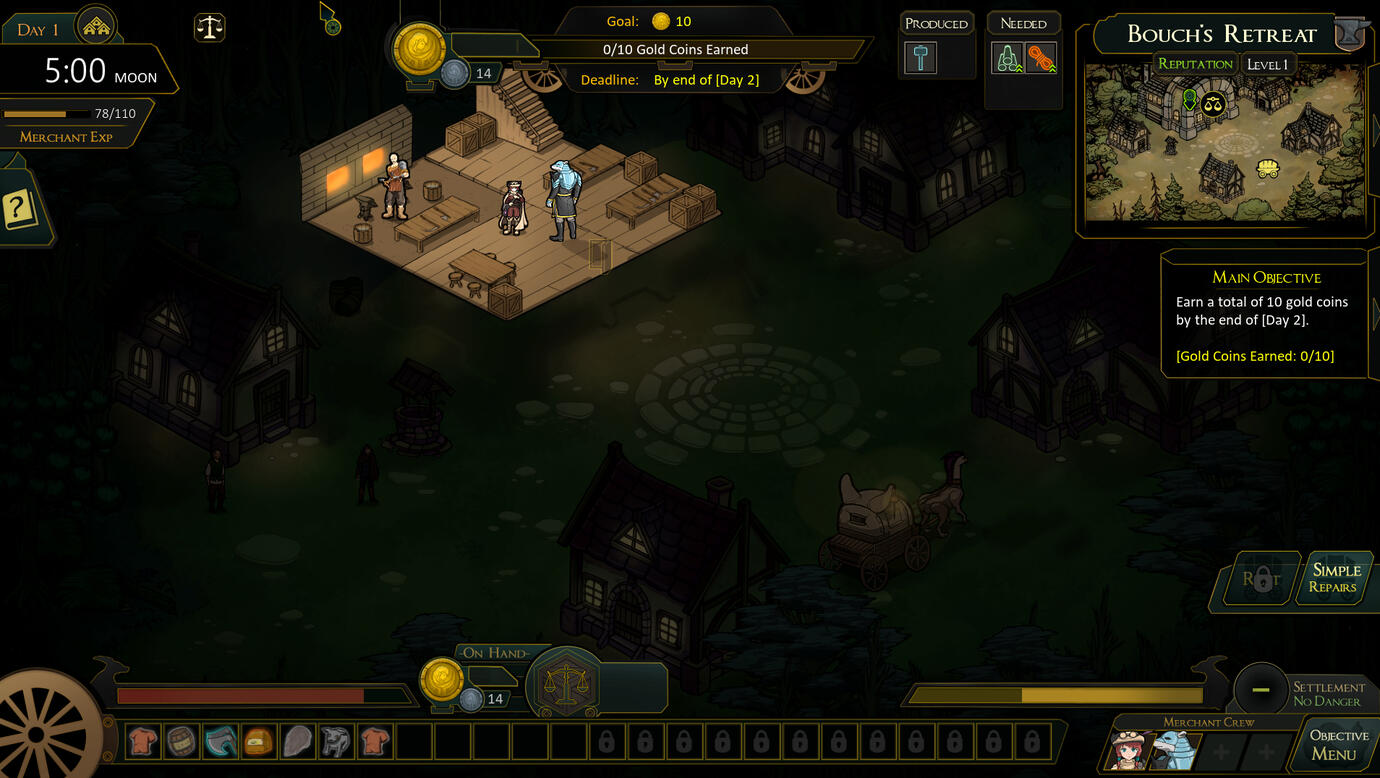Viewport: 1380px width, 778px height.
Task: Open the On Hand trade scales emblem
Action: 566,685
